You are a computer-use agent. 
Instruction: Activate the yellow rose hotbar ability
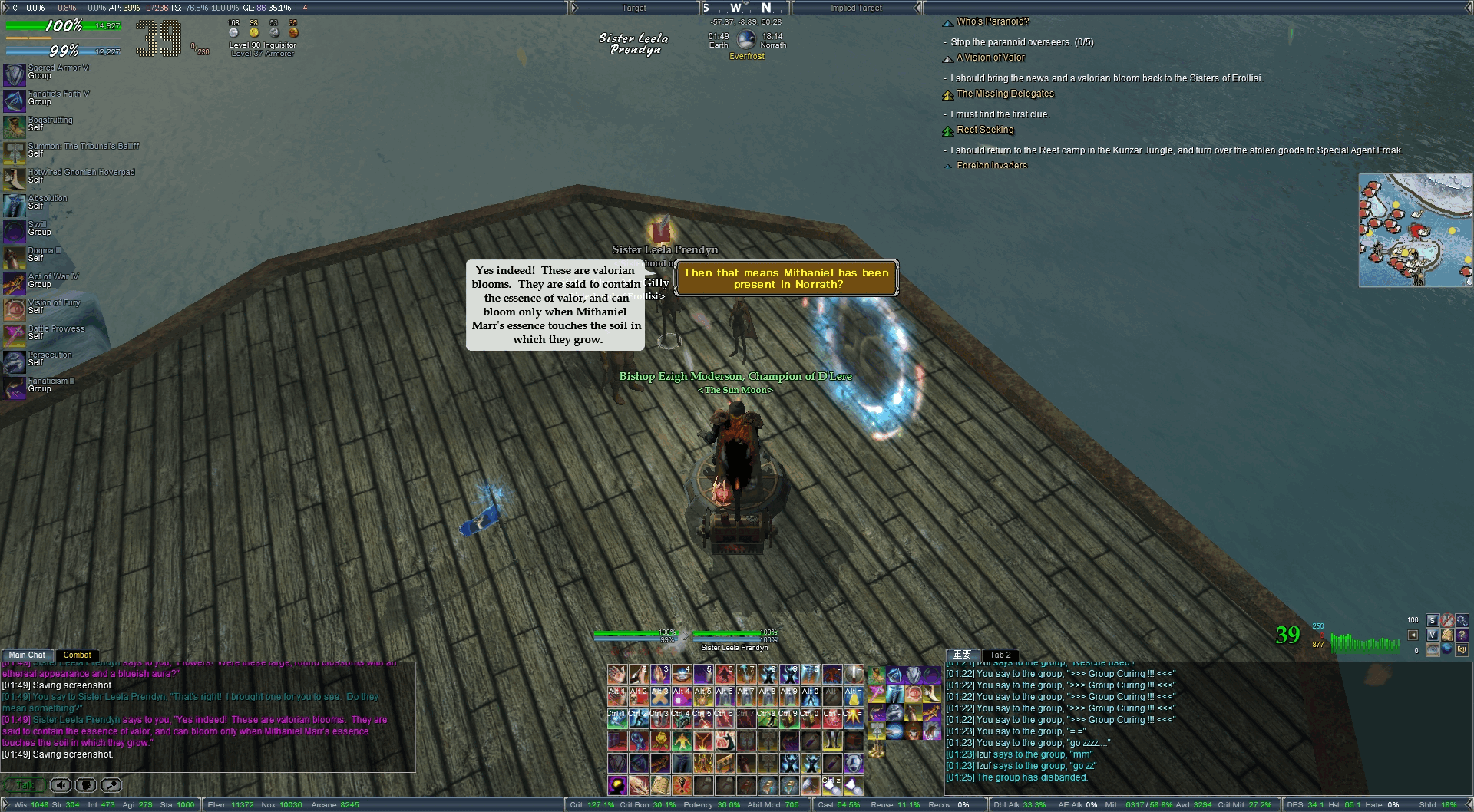[660, 741]
